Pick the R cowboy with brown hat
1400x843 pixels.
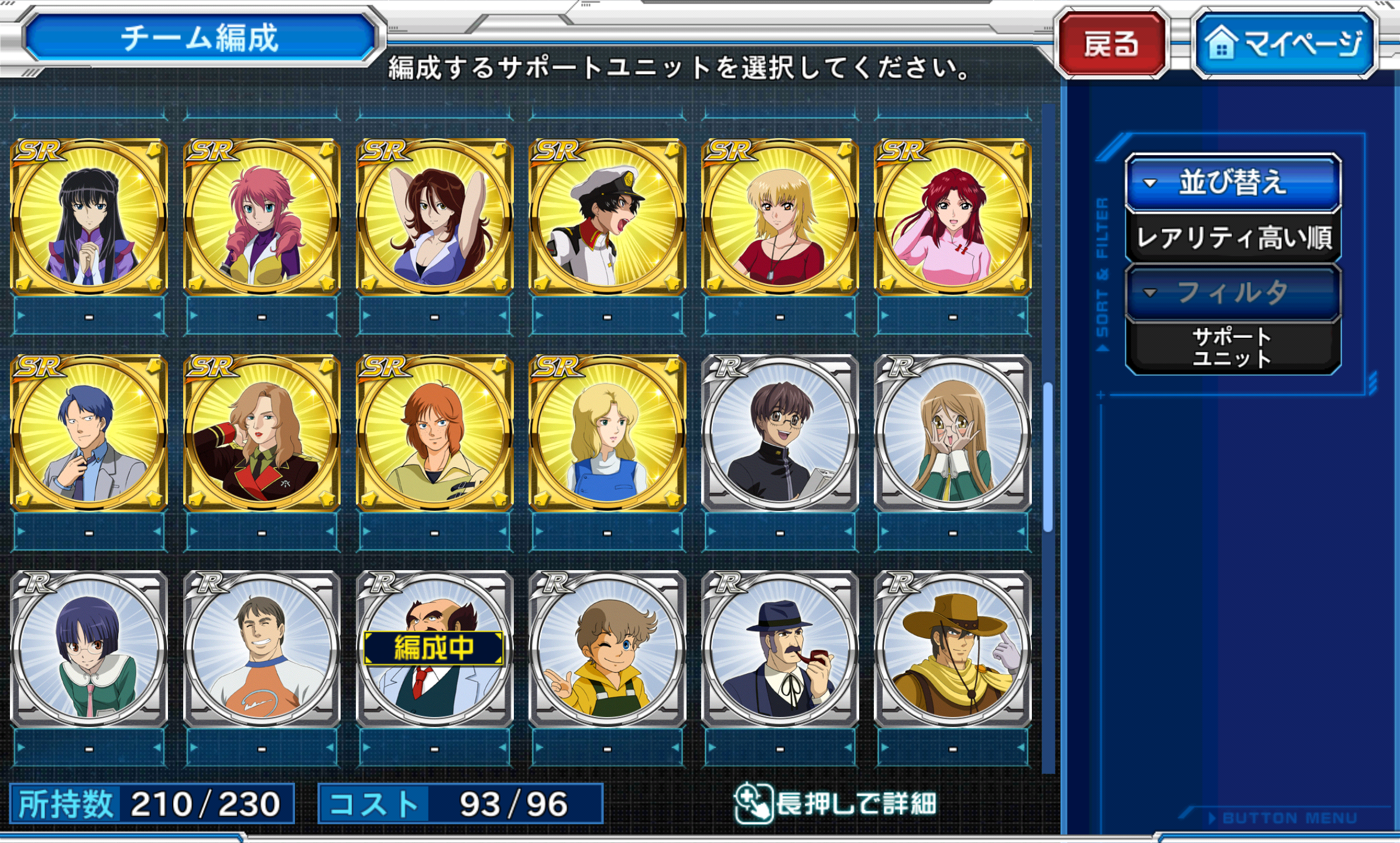(952, 649)
